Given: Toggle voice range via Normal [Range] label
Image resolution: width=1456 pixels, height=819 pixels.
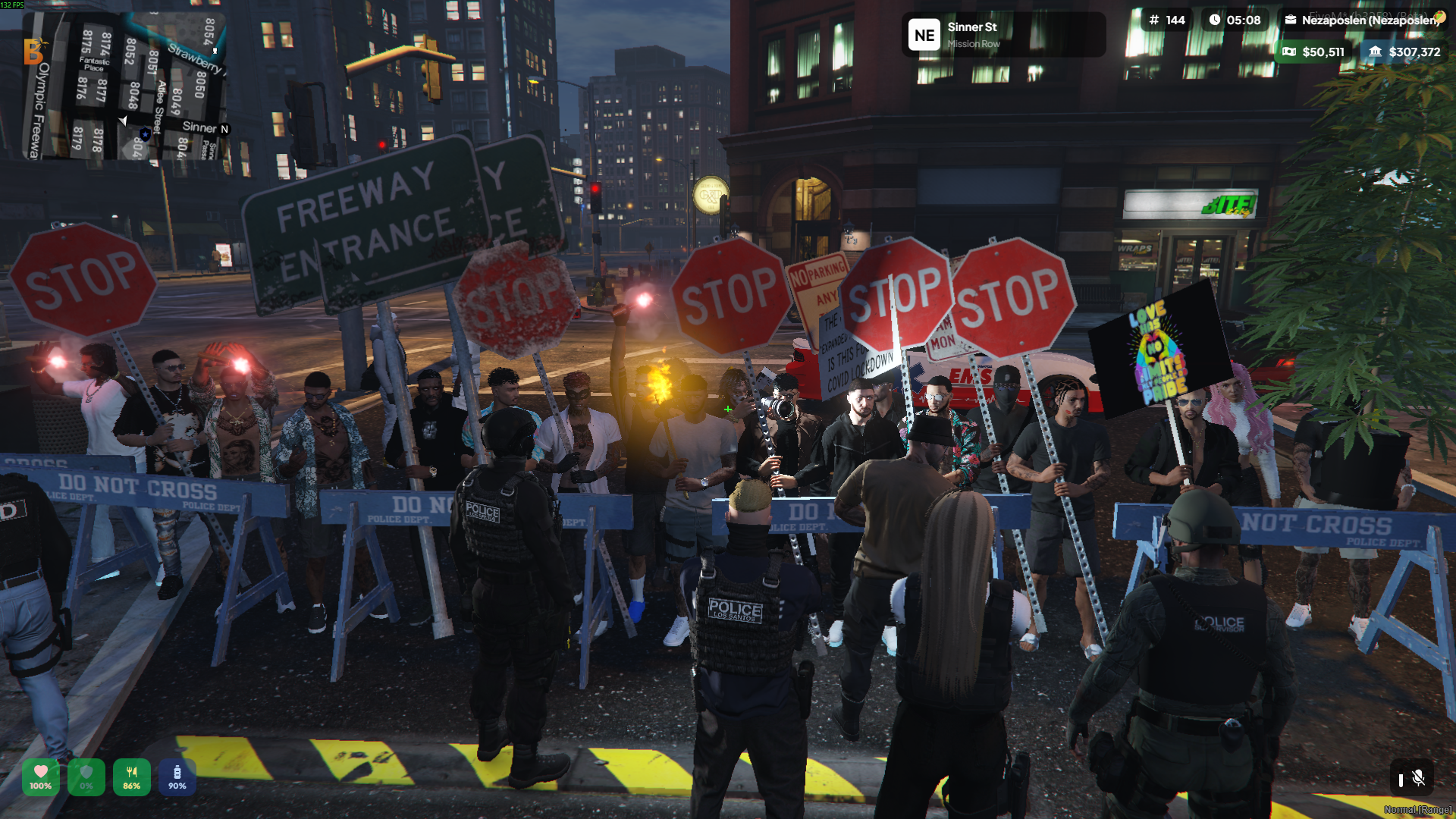Looking at the screenshot, I should [x=1418, y=809].
